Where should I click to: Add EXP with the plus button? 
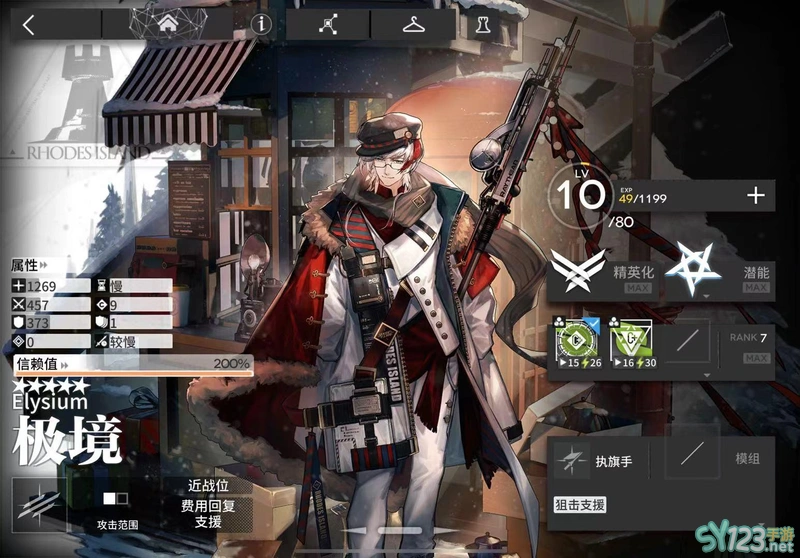[755, 196]
